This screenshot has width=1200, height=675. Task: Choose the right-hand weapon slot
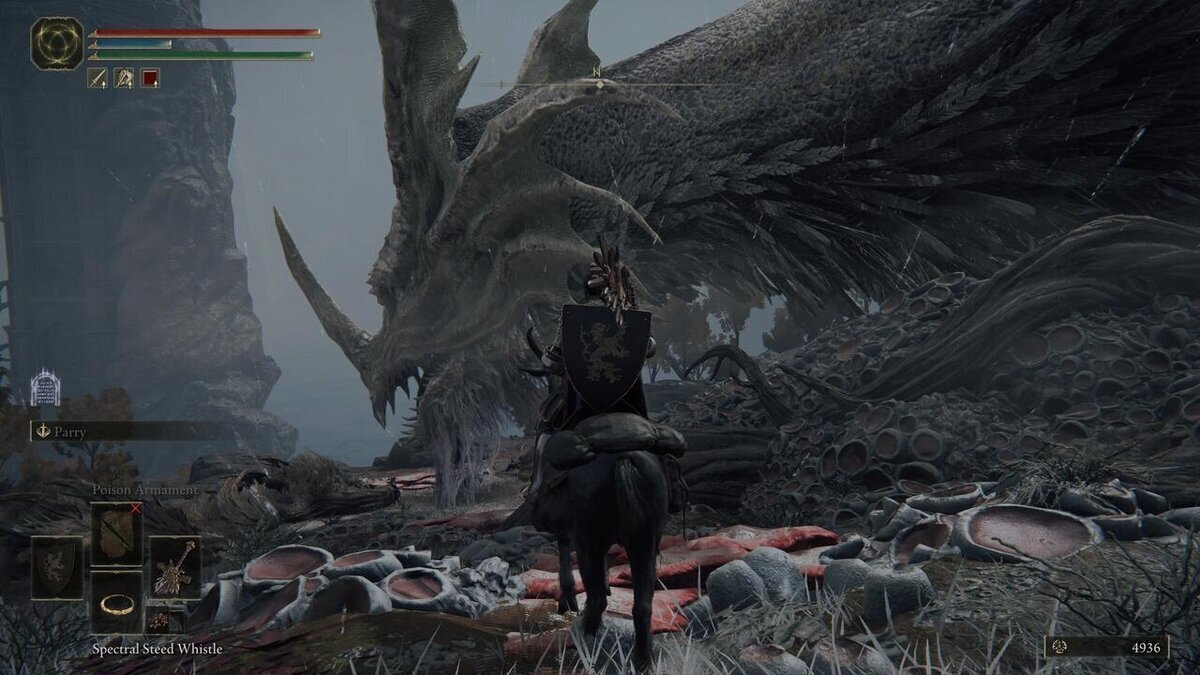175,567
